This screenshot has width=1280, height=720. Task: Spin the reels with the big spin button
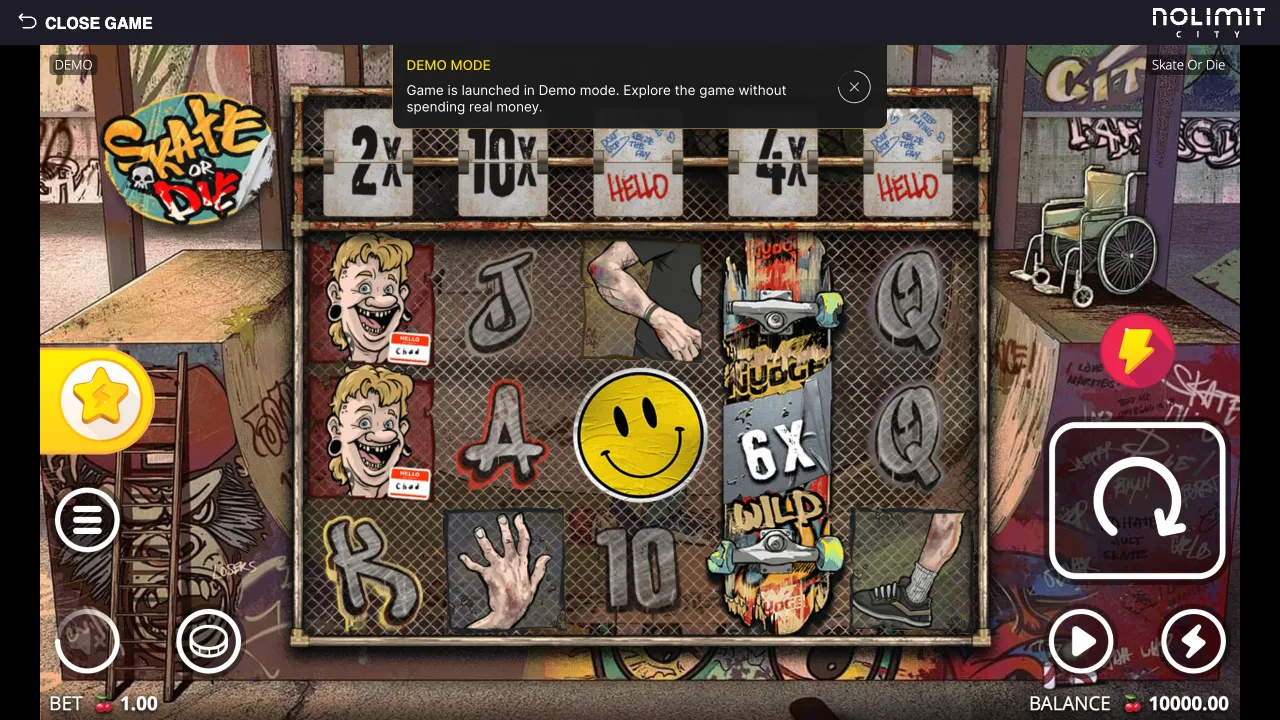tap(1137, 501)
